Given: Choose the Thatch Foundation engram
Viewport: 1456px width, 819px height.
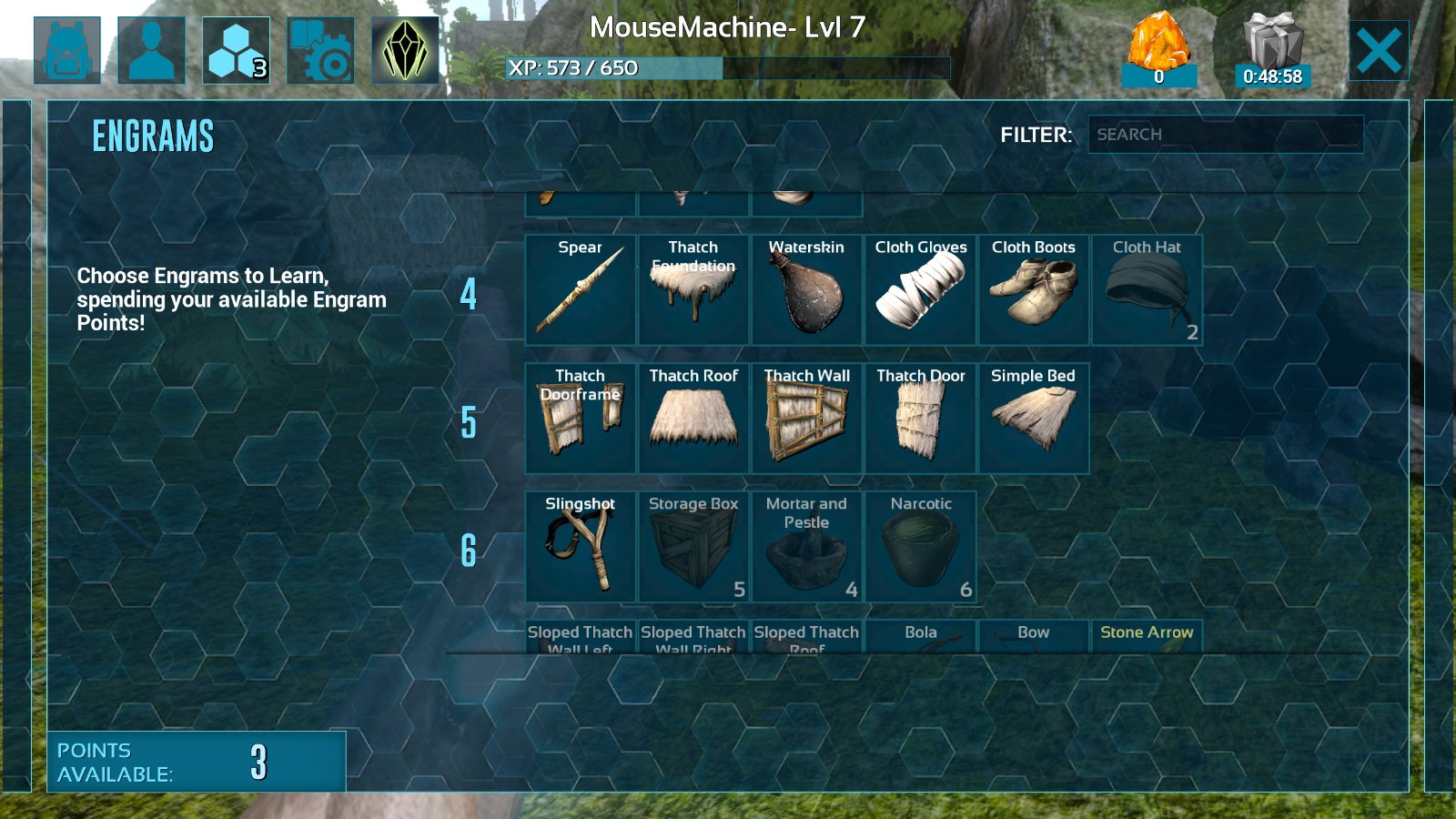Looking at the screenshot, I should point(693,290).
